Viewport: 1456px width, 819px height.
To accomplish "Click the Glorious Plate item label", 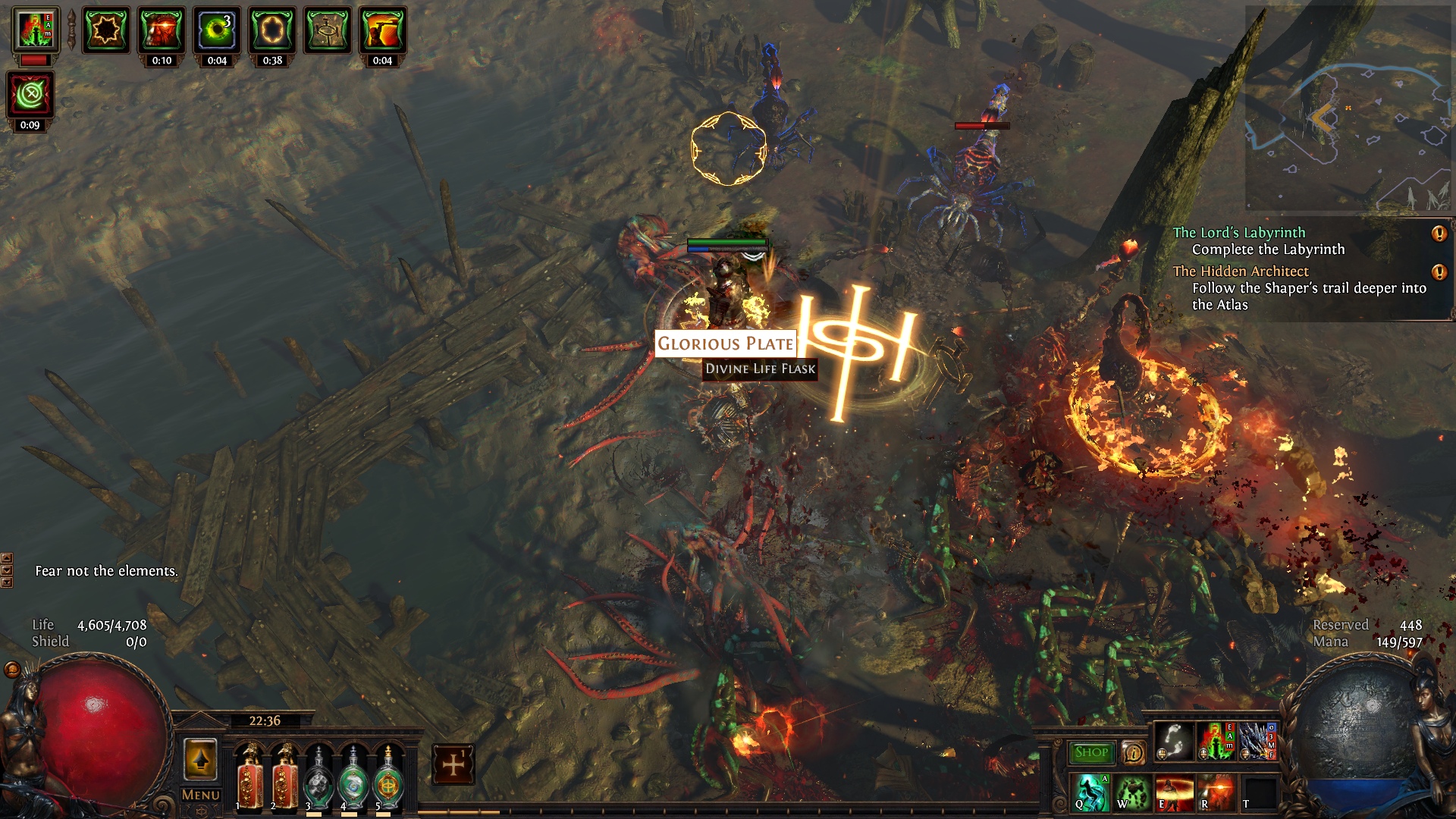I will point(725,344).
